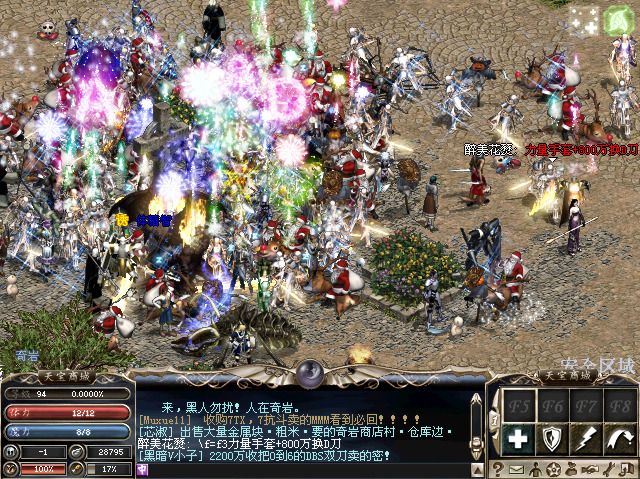Activate the white cross heal icon
Viewport: 640px width, 479px height.
pyautogui.click(x=517, y=438)
